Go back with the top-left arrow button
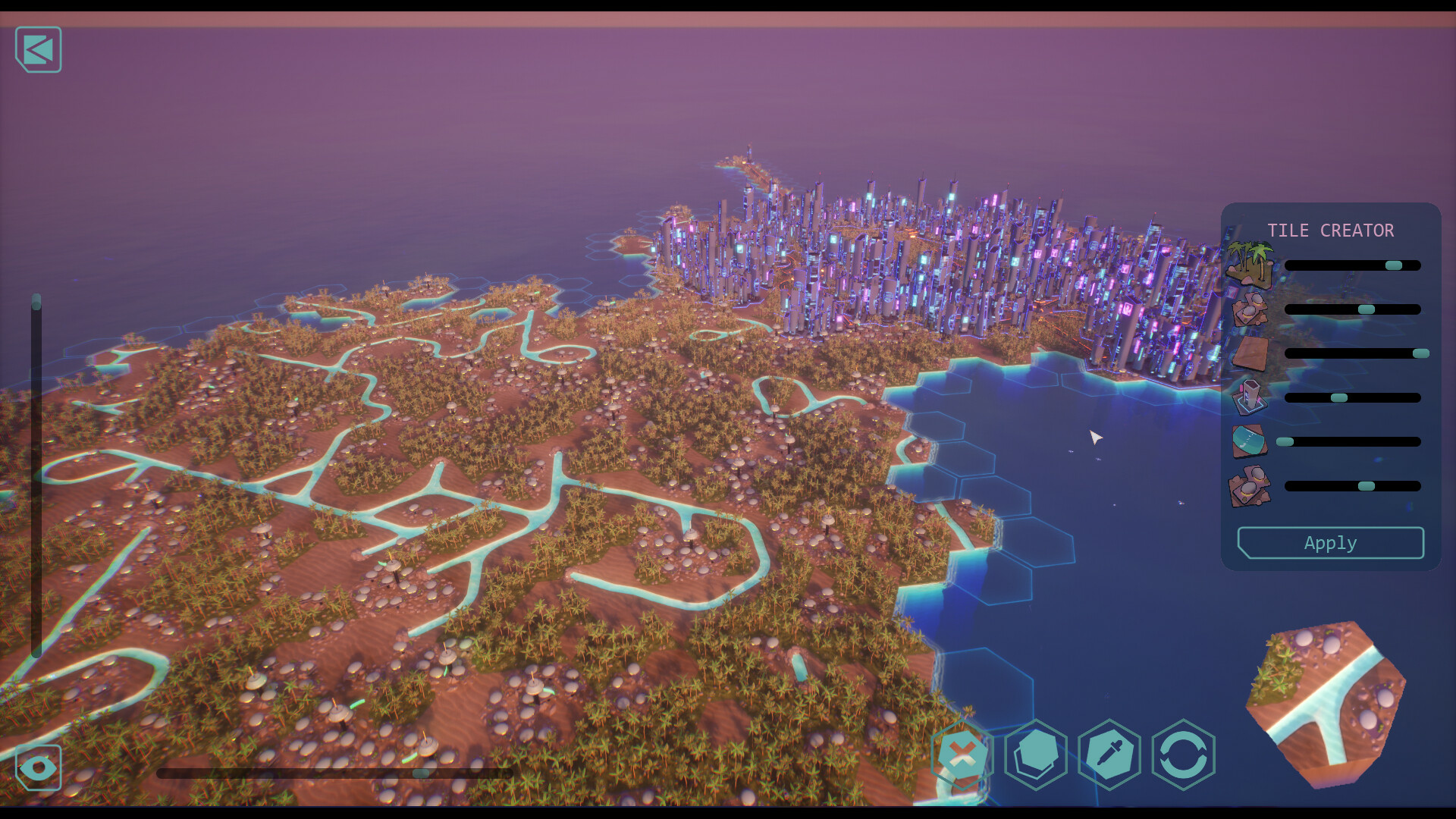This screenshot has height=819, width=1456. click(38, 50)
